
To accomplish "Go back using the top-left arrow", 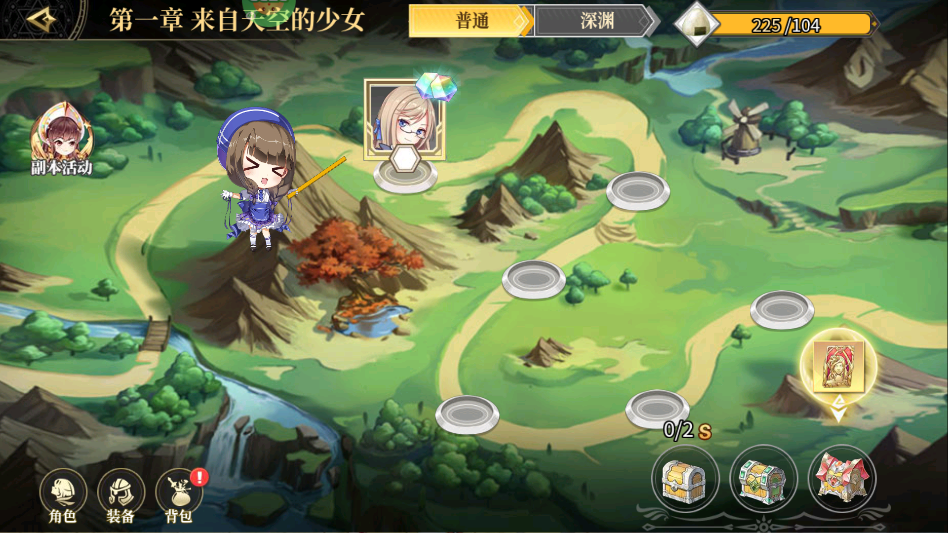I will (40, 20).
